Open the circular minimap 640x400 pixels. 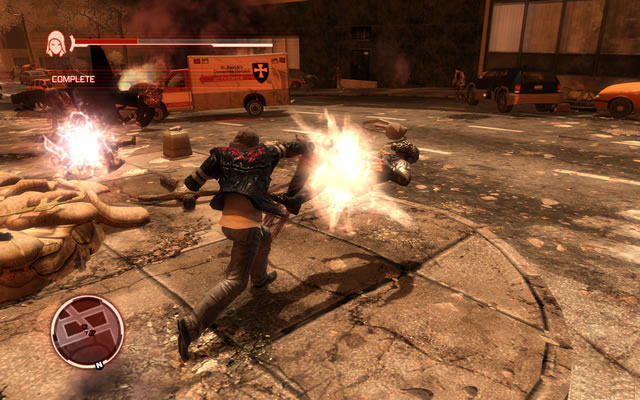(87, 332)
